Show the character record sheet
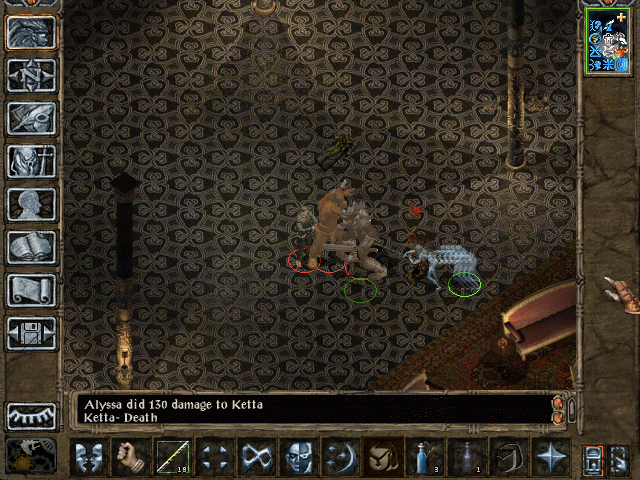 [31, 204]
